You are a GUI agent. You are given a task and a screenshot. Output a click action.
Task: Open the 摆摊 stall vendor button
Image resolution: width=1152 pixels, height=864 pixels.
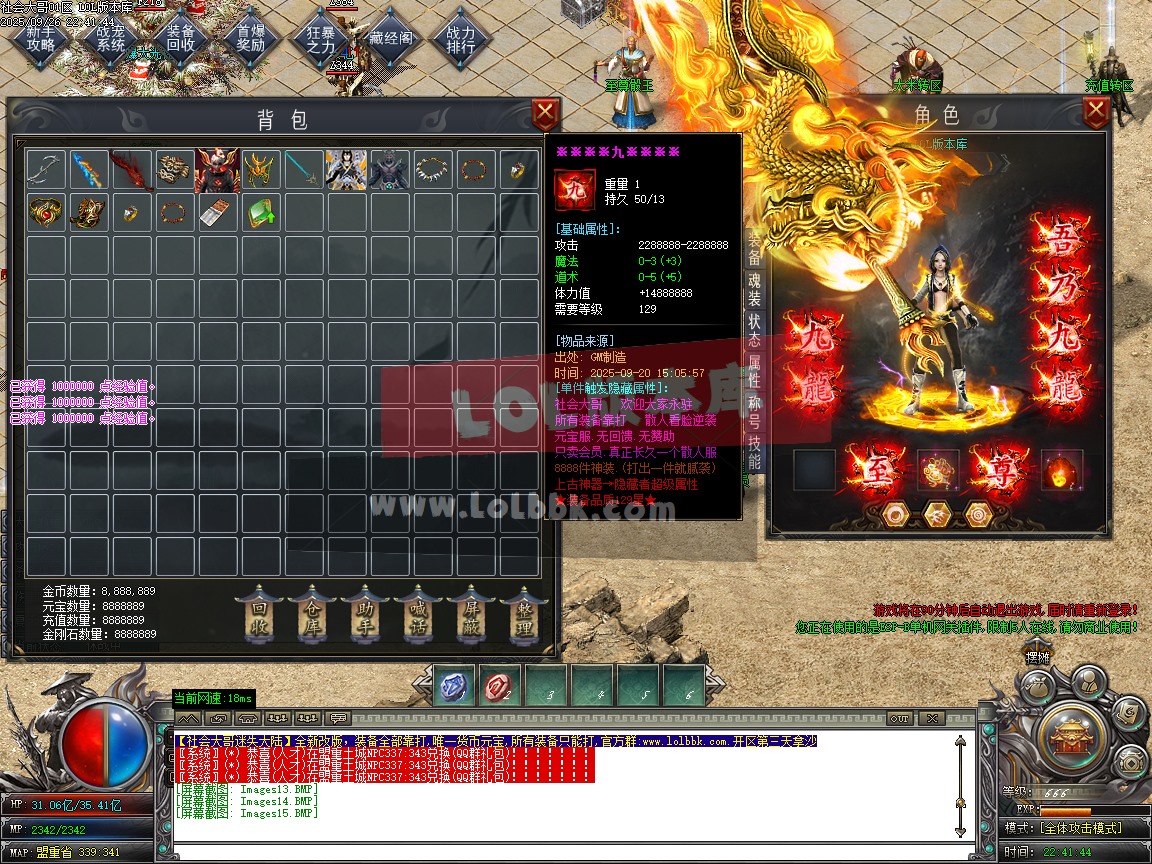(x=1037, y=657)
